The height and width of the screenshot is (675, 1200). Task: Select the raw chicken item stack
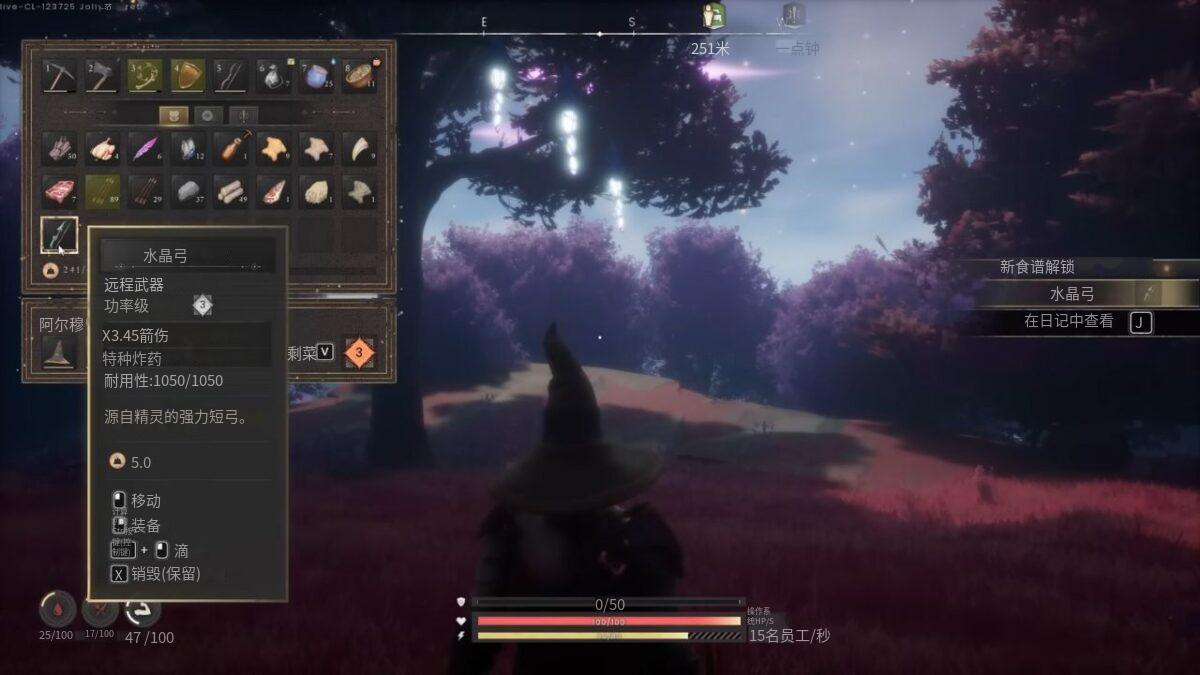(102, 149)
